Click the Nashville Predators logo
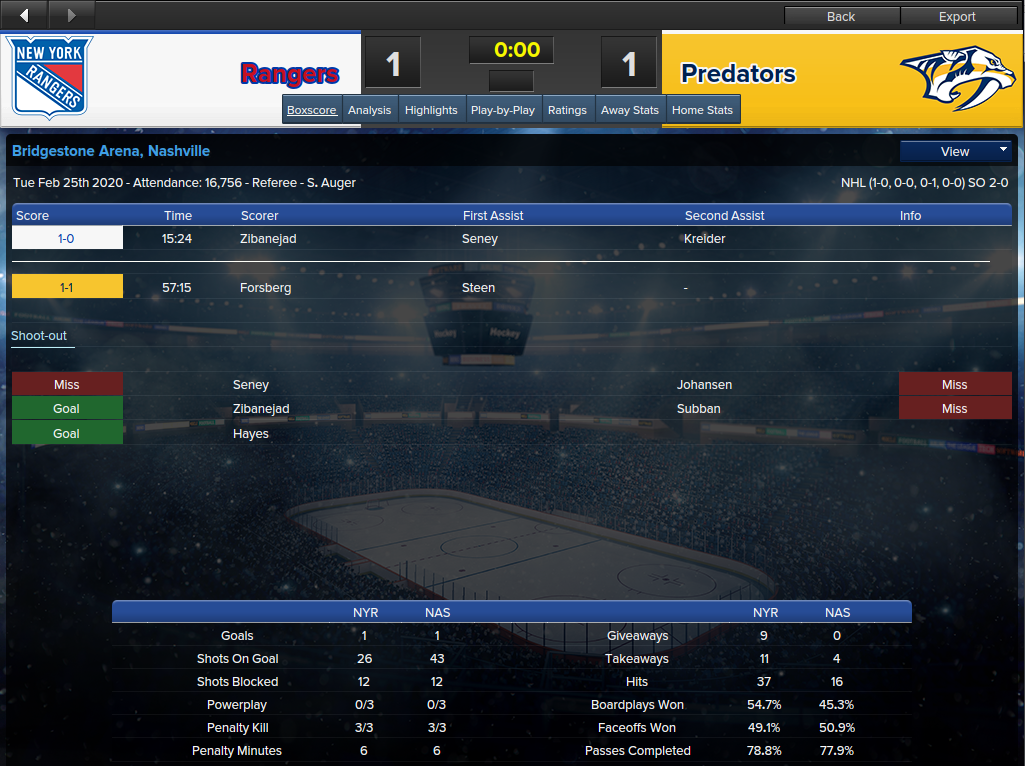Viewport: 1025px width, 766px height. click(x=957, y=78)
